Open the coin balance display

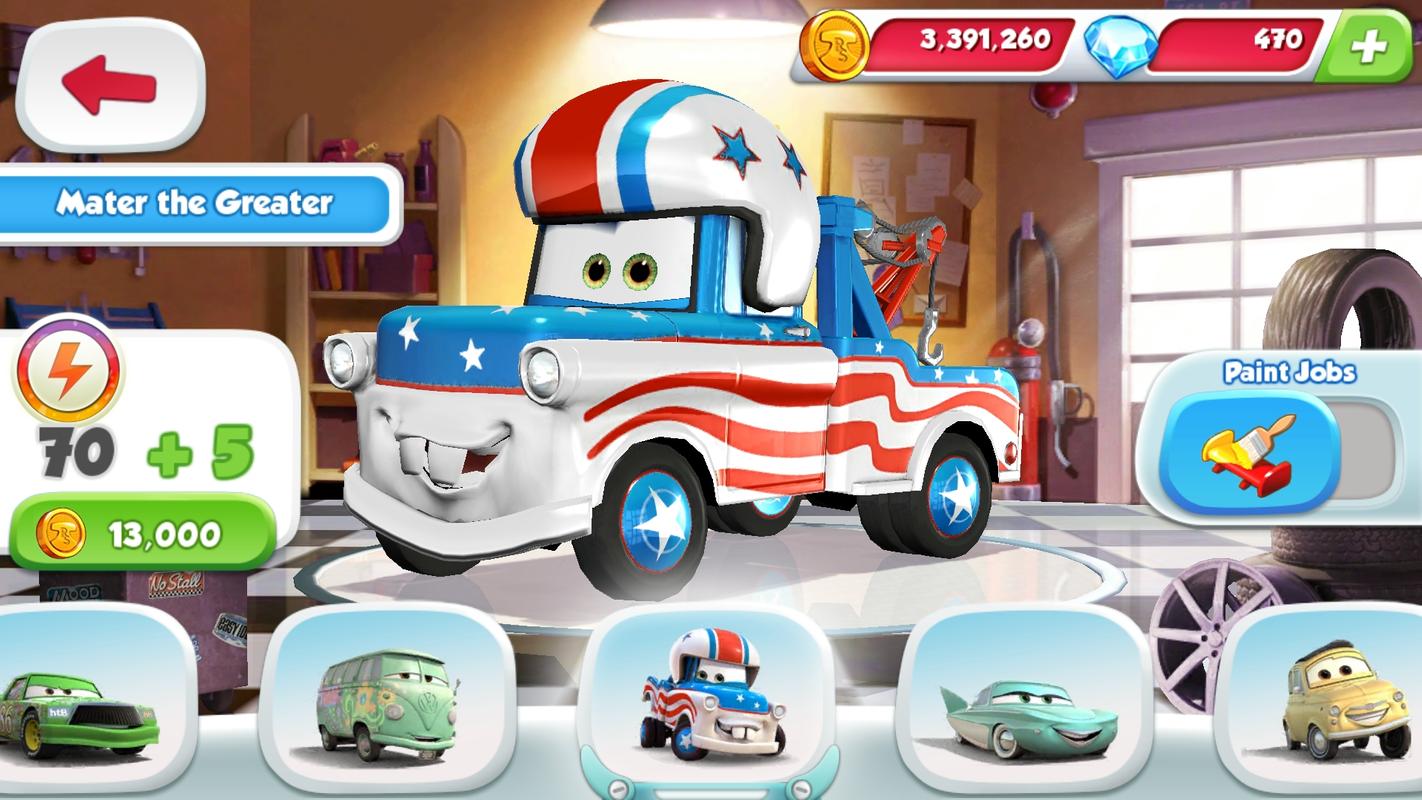coord(985,41)
